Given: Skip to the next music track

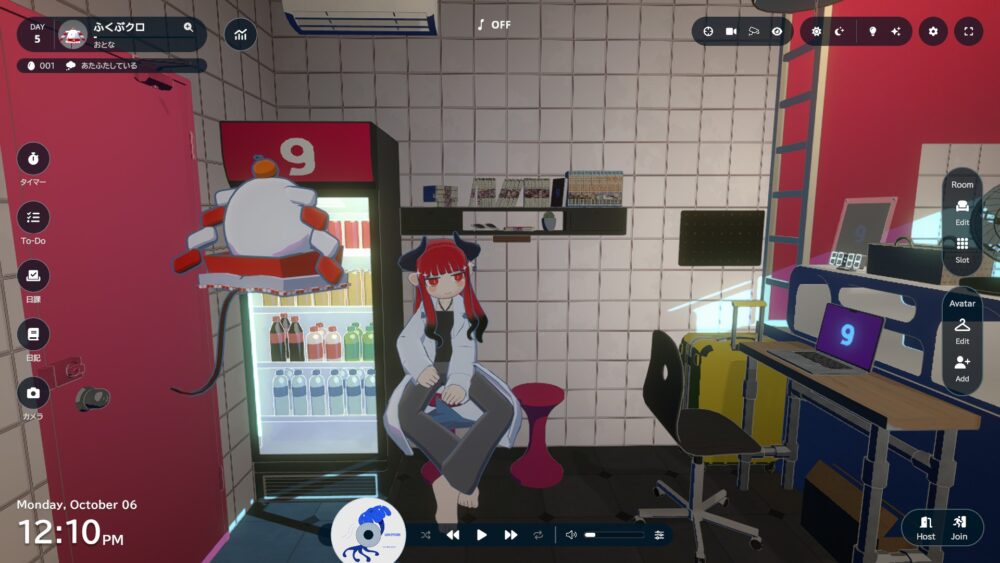Looking at the screenshot, I should pyautogui.click(x=510, y=535).
